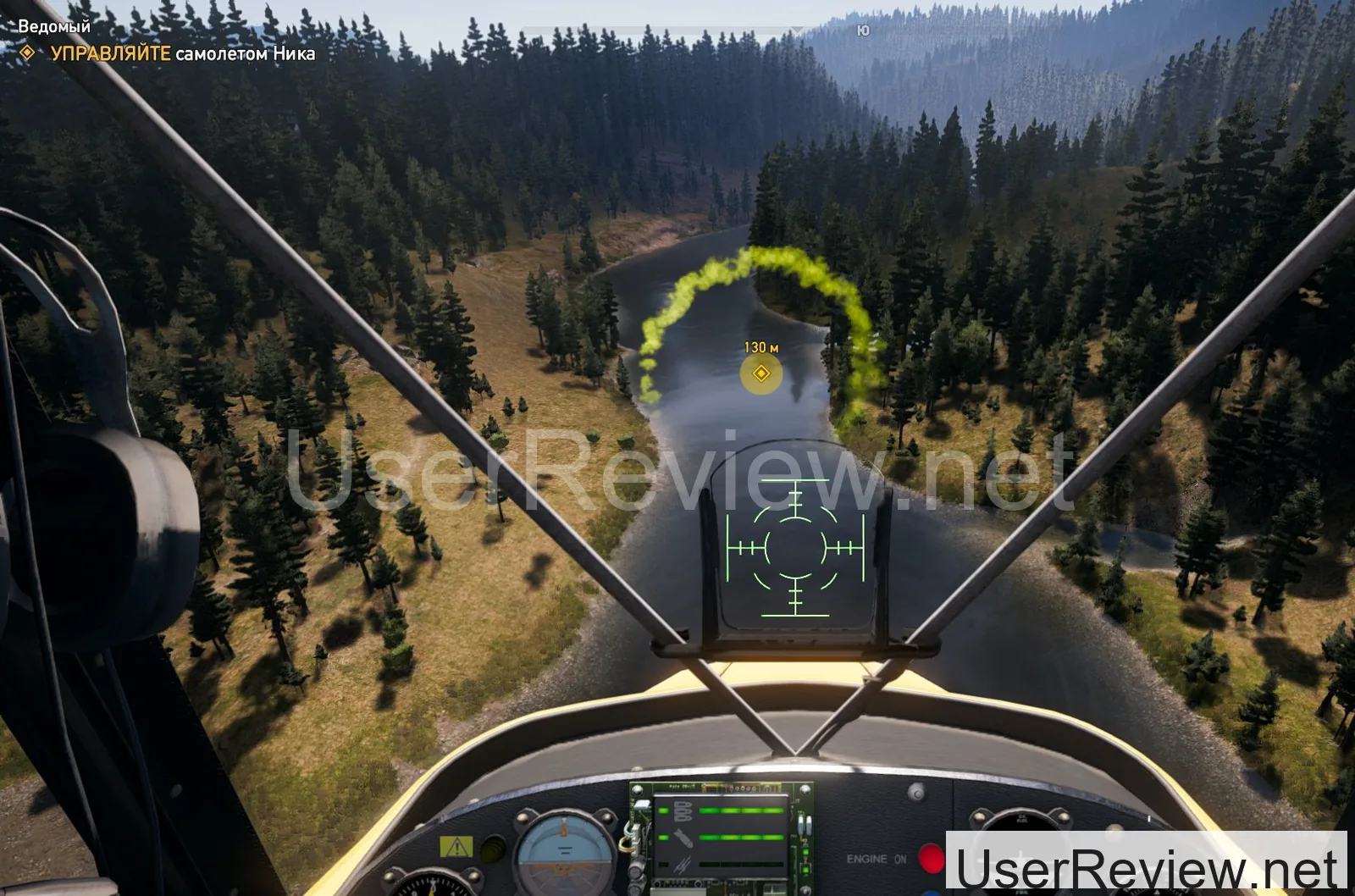Image resolution: width=1355 pixels, height=896 pixels.
Task: Select the yellow waypoint marker showing 130 м
Action: click(x=760, y=373)
